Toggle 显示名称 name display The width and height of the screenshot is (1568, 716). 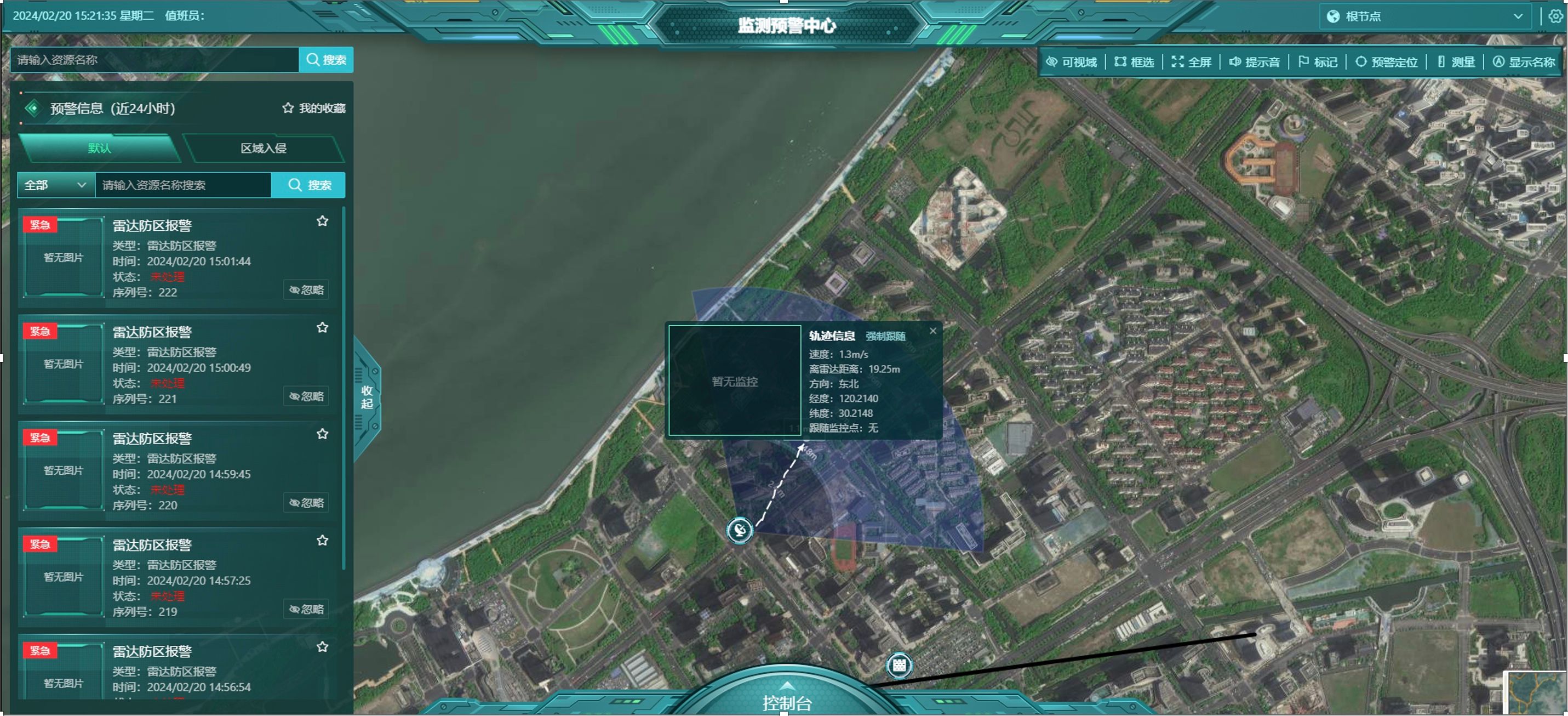(1524, 62)
